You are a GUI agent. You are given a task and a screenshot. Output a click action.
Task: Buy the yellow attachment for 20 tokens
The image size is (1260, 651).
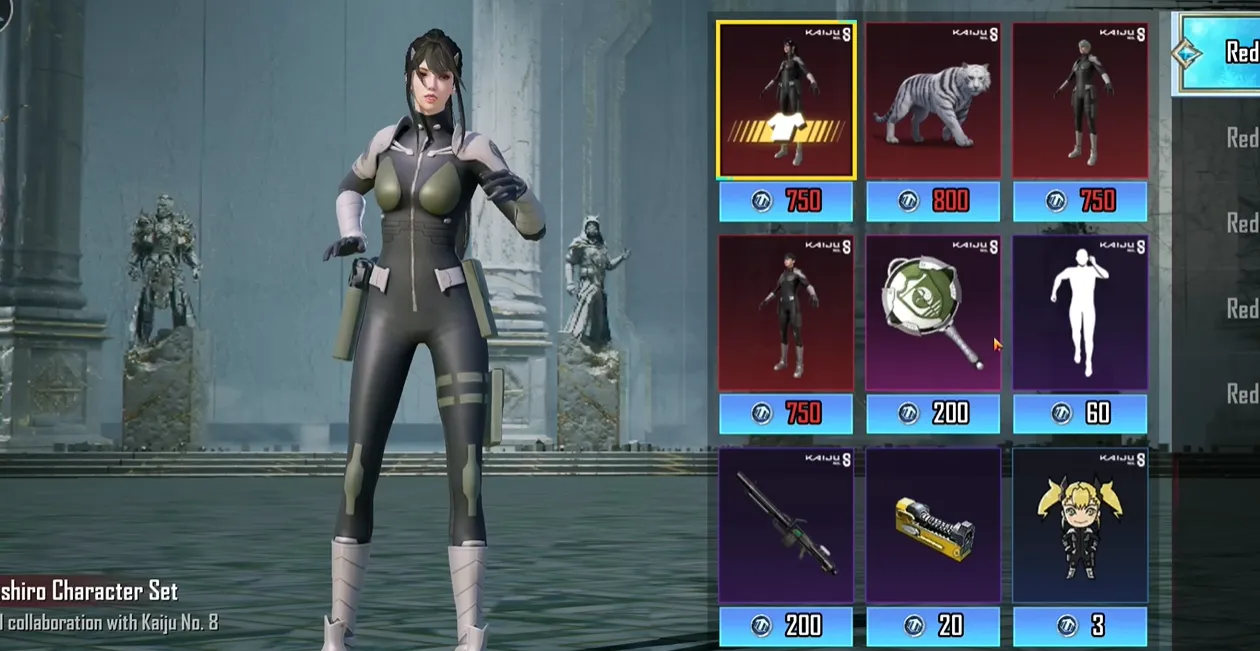click(932, 626)
